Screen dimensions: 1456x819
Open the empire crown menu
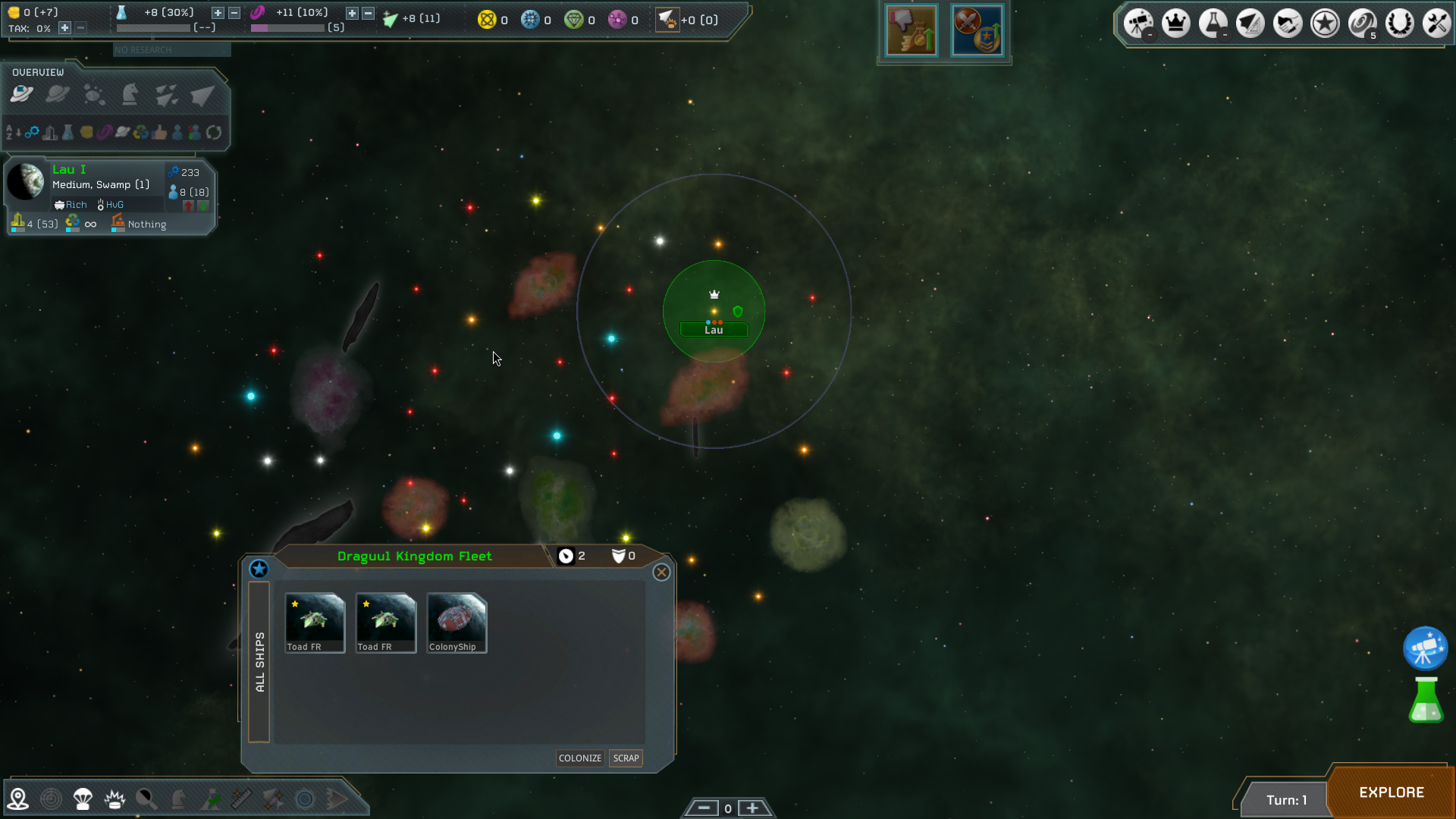pyautogui.click(x=1175, y=24)
